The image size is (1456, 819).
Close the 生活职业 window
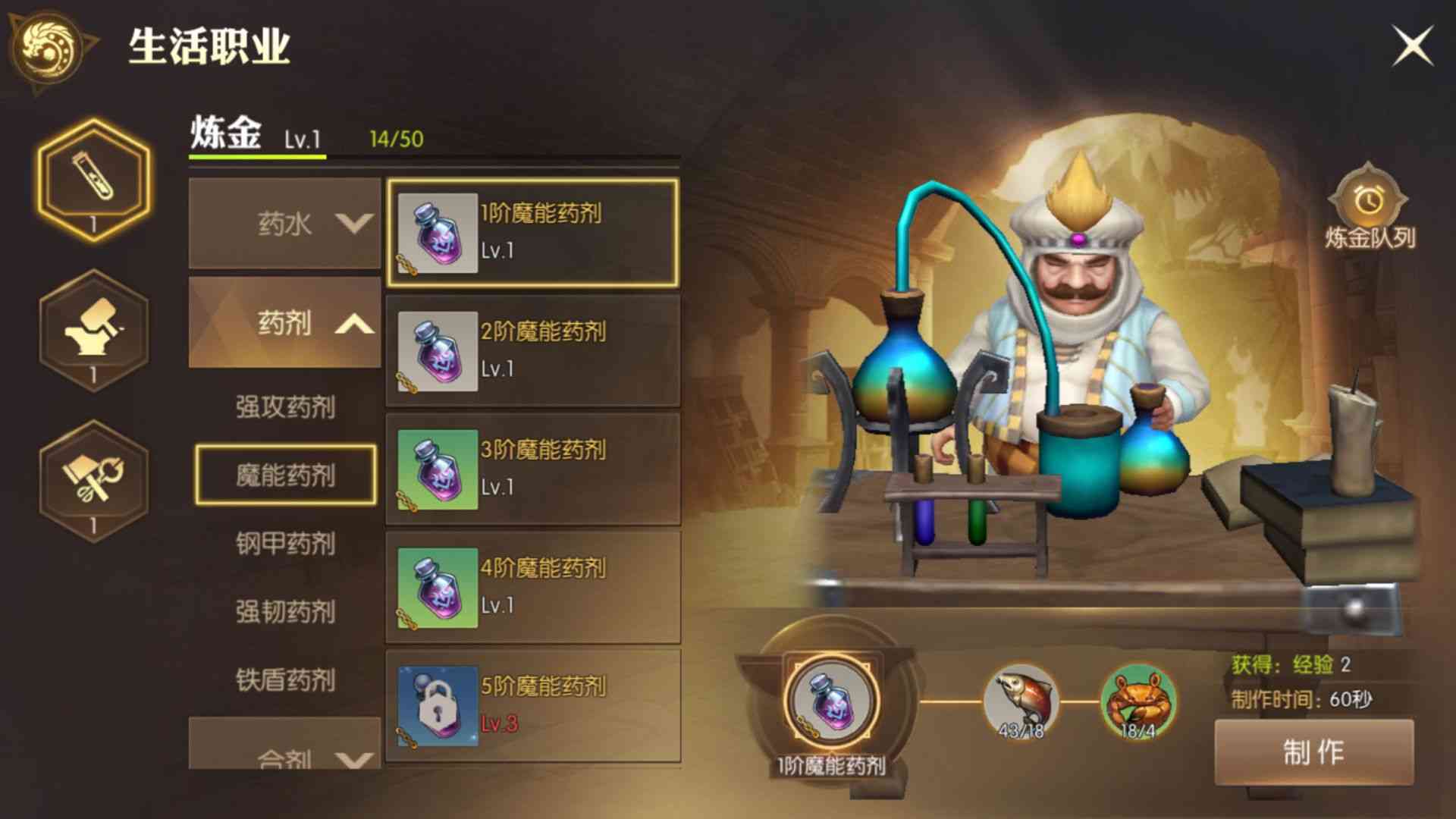coord(1413,44)
